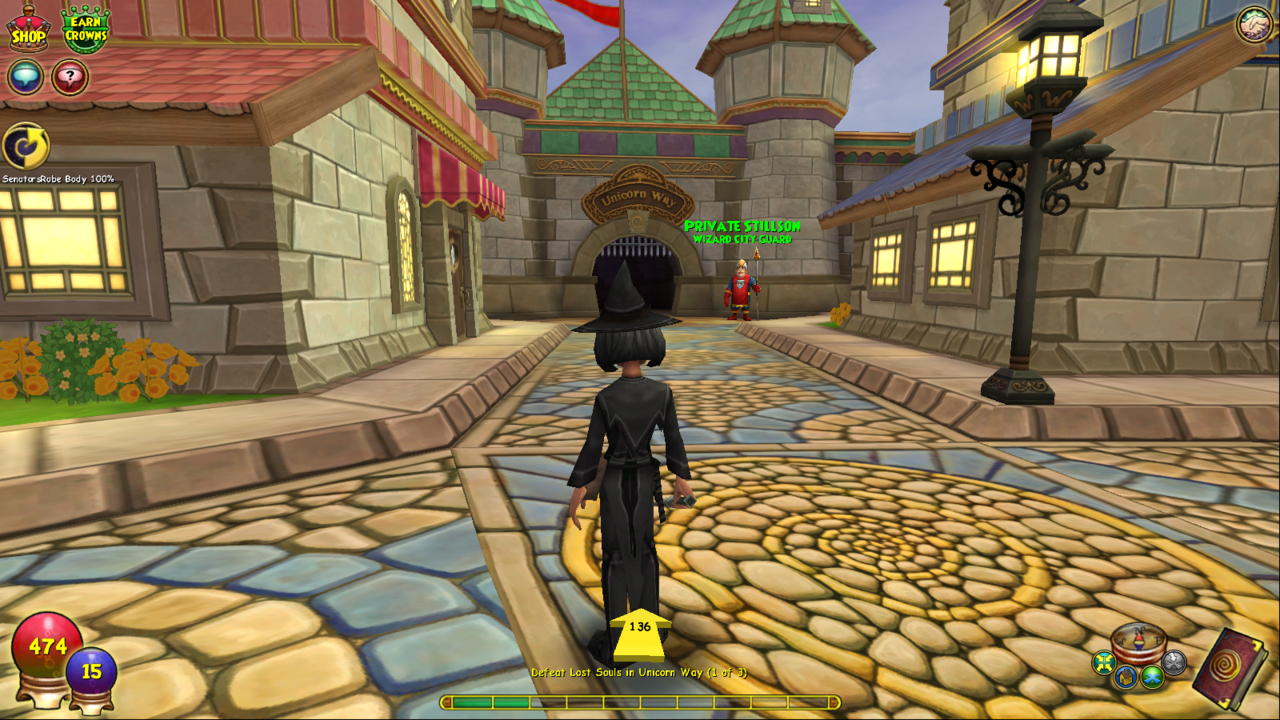Screen dimensions: 1280x720
Task: Open the blue speech-bubble chat icon
Action: (25, 77)
